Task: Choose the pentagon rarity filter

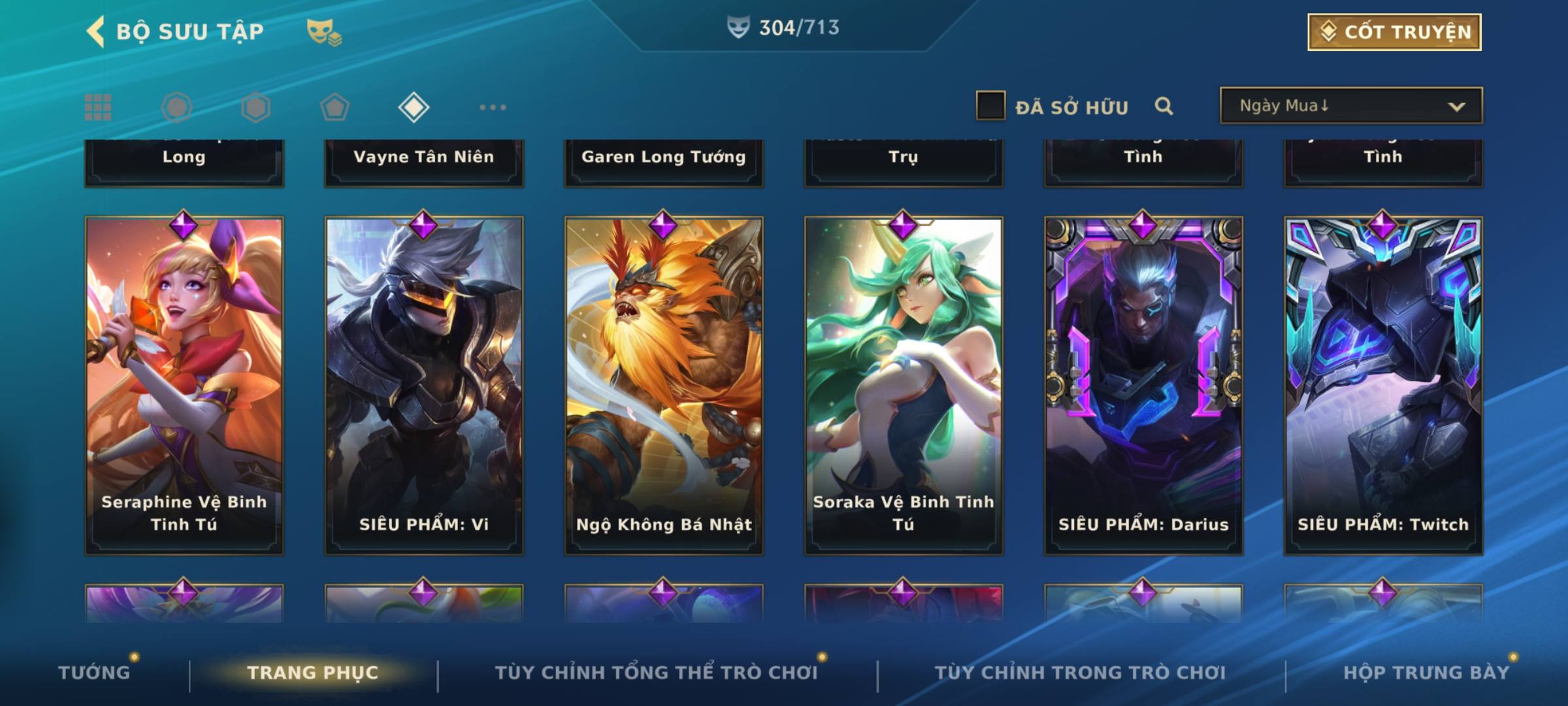Action: point(335,107)
